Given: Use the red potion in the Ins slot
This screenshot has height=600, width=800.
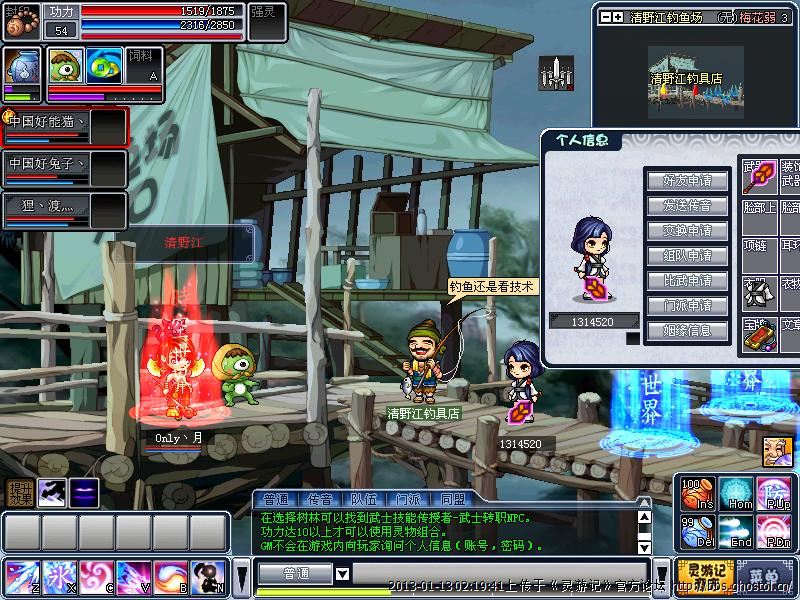Looking at the screenshot, I should coord(697,495).
